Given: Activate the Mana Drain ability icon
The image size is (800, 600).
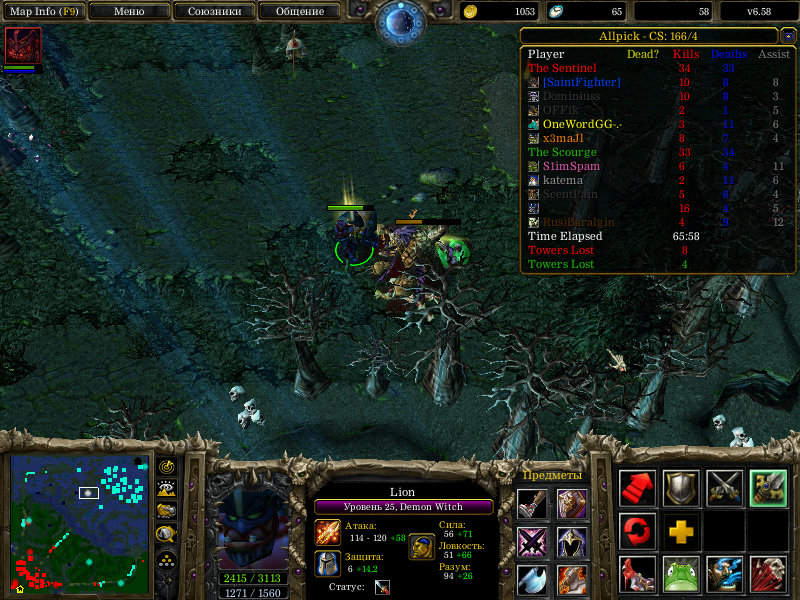Looking at the screenshot, I should coord(725,574).
